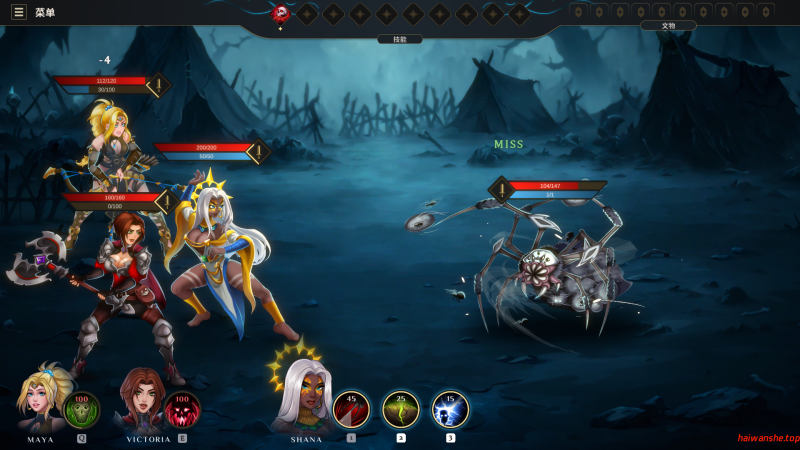Use Shana's green ground skill costing 25
This screenshot has height=450, width=800.
click(401, 408)
